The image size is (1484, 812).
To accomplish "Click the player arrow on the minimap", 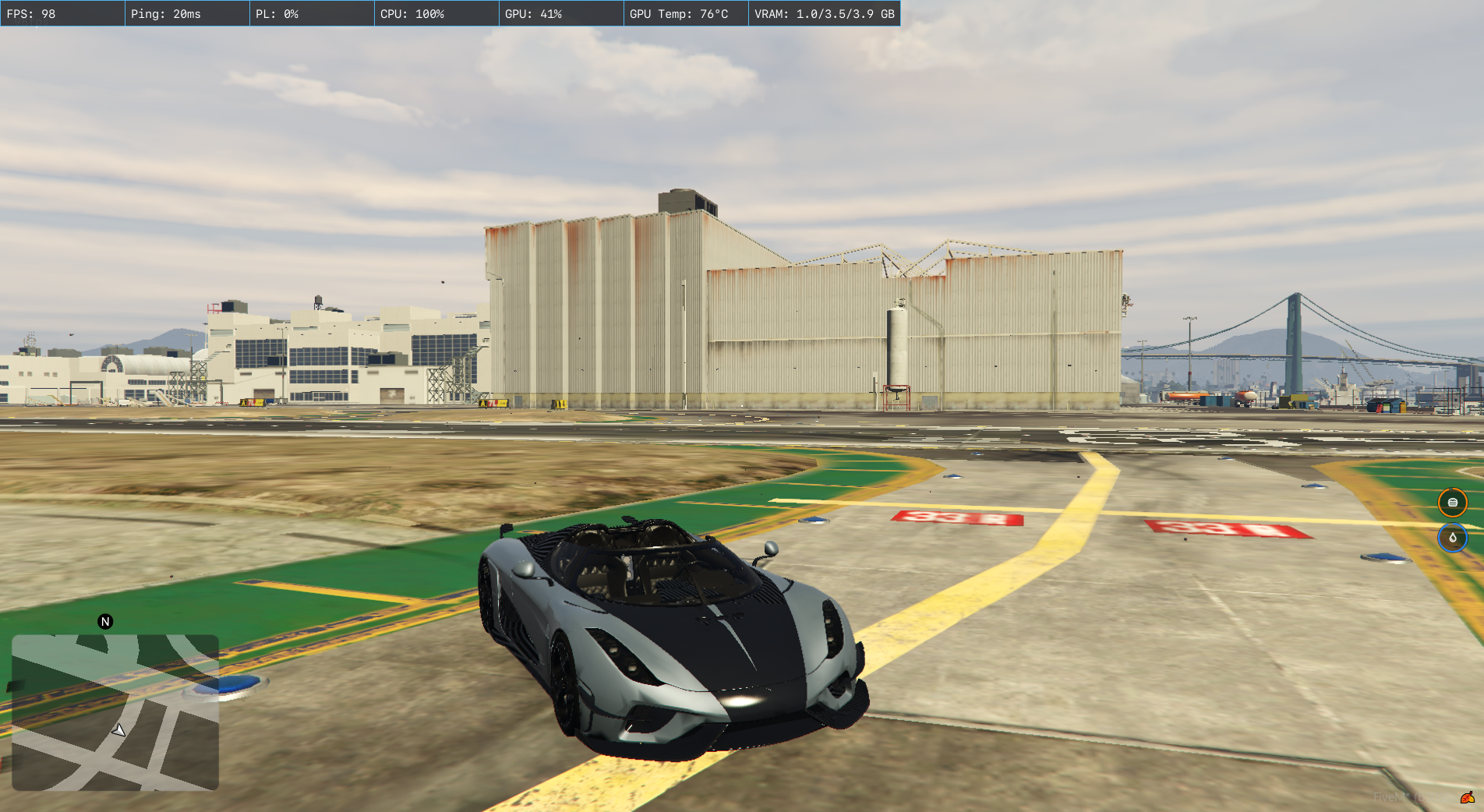I will tap(118, 730).
